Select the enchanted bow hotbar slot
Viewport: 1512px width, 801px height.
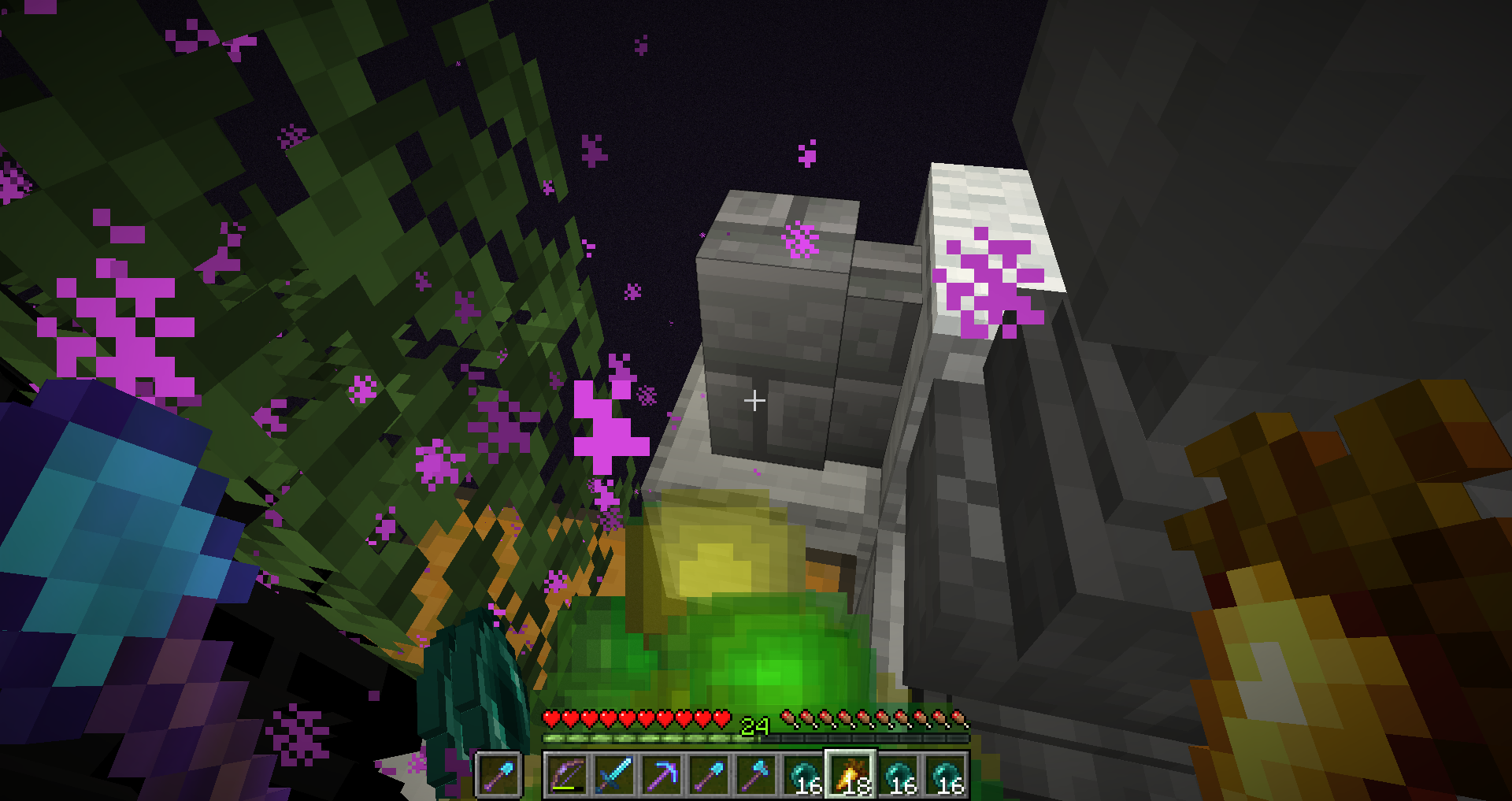coord(567,775)
